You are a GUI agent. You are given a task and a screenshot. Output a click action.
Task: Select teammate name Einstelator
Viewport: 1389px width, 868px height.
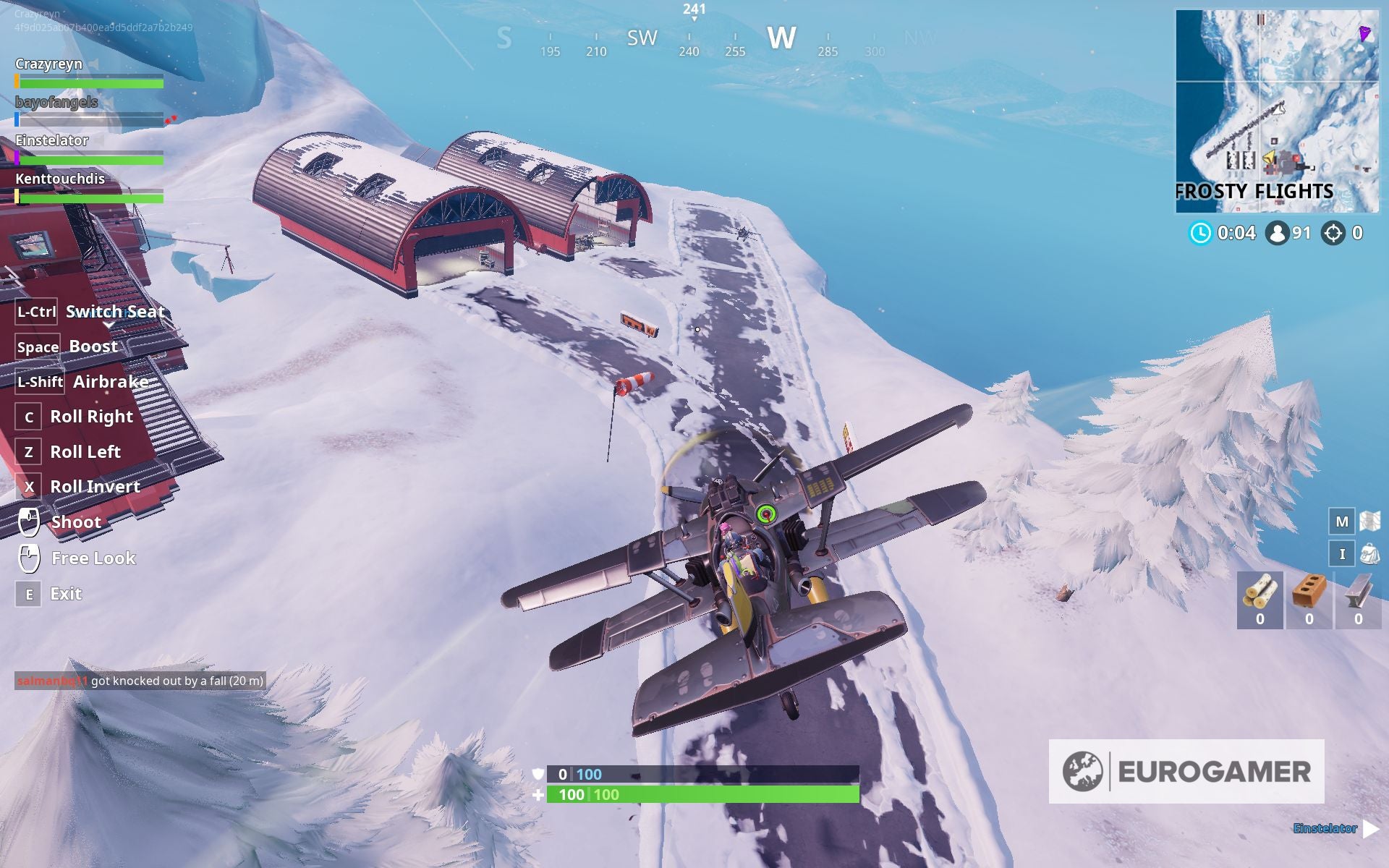click(51, 141)
